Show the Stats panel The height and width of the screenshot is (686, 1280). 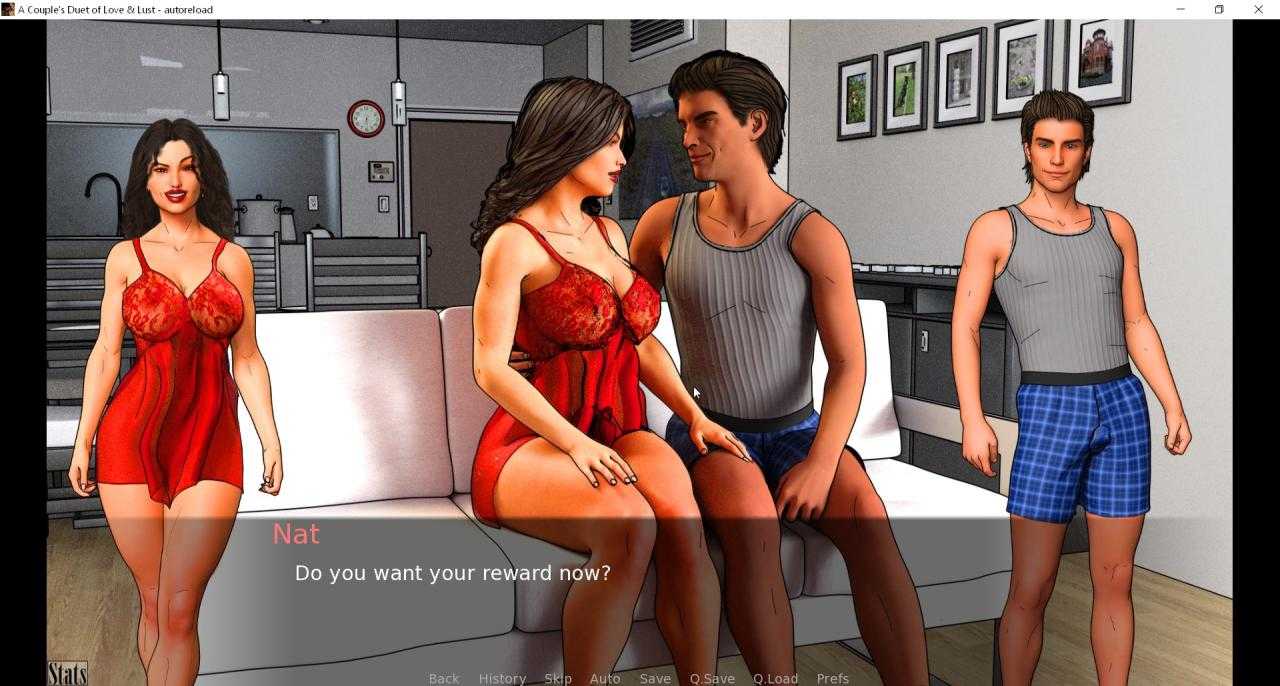pos(67,673)
